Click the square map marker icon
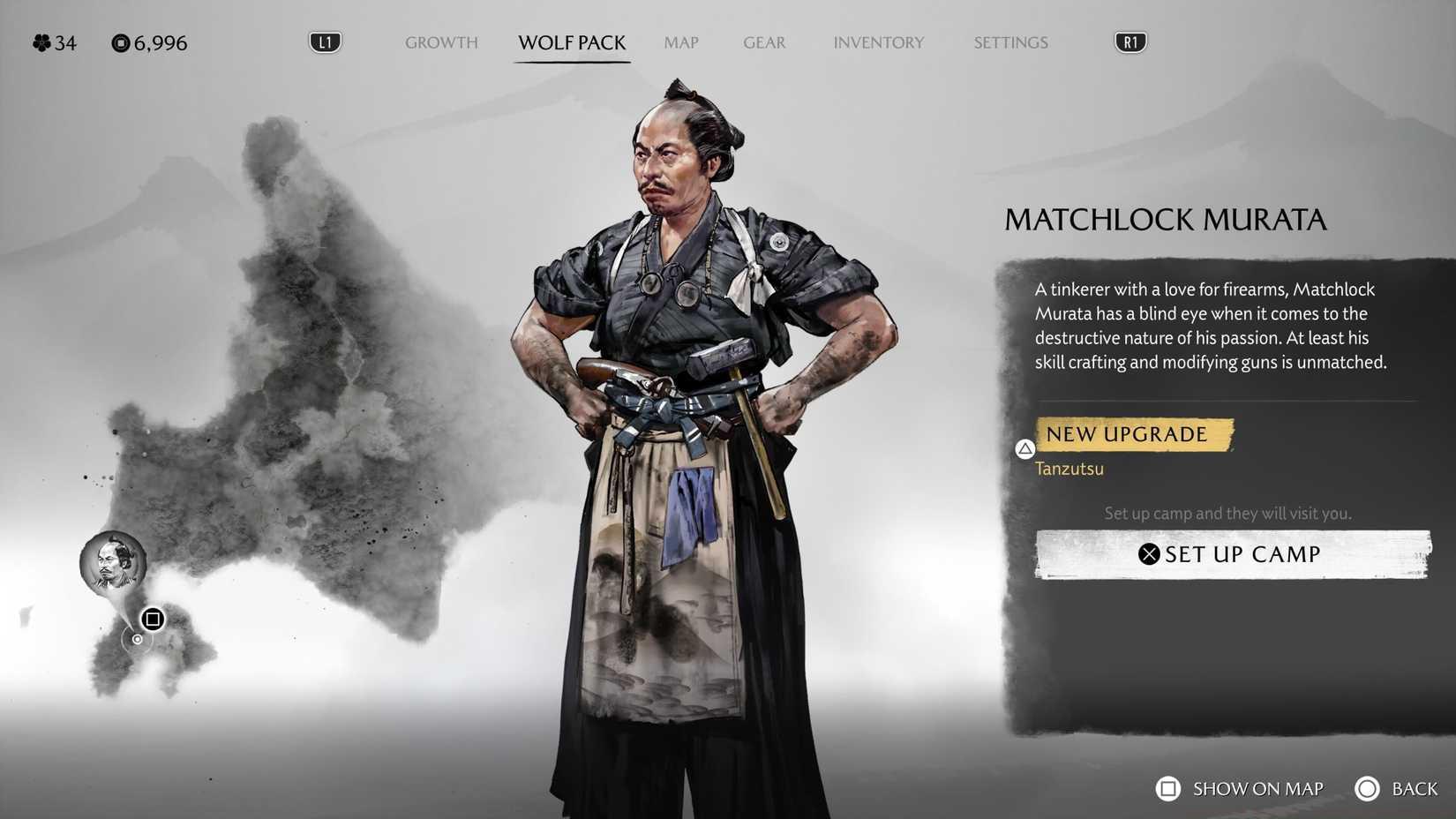The height and width of the screenshot is (819, 1456). pyautogui.click(x=152, y=619)
